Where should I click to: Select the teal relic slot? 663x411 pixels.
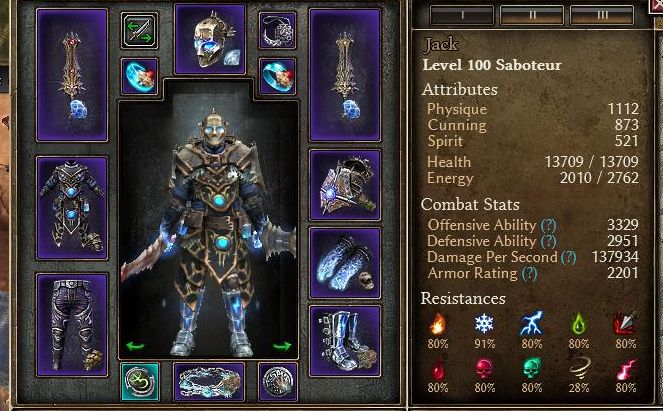[x=139, y=381]
